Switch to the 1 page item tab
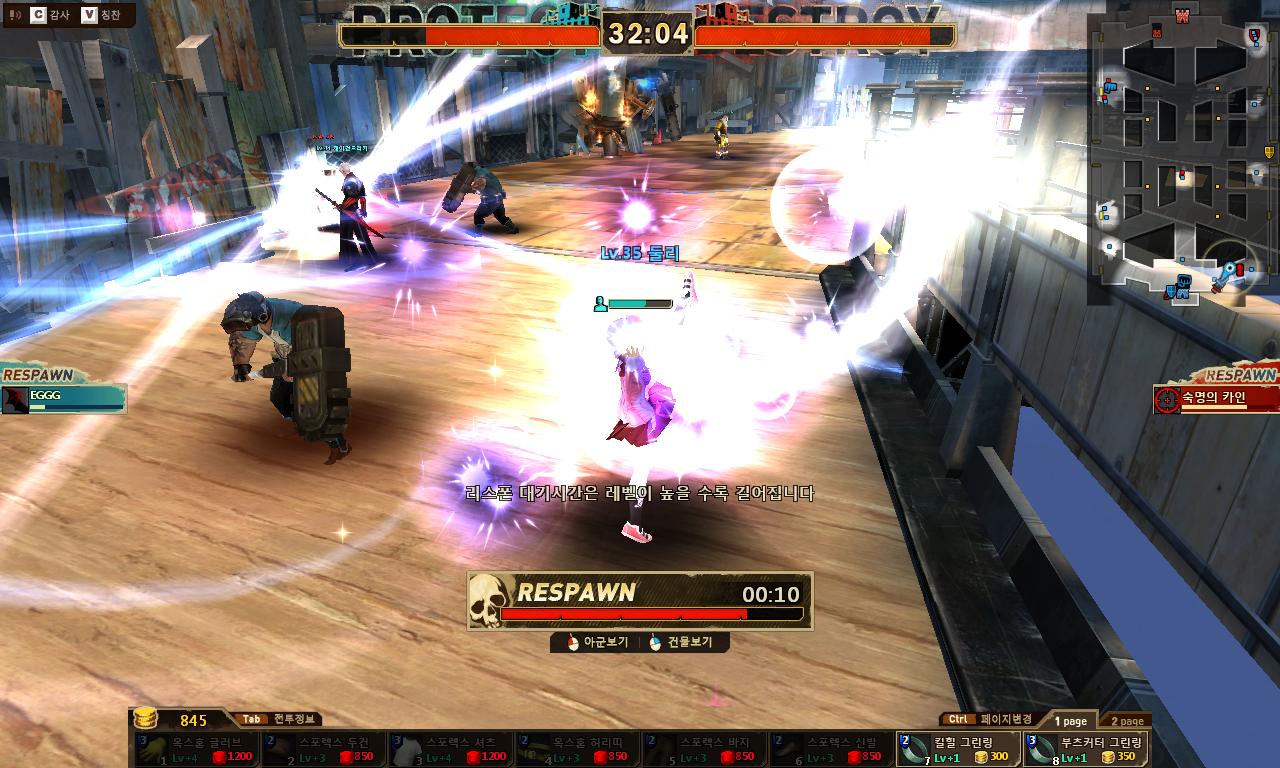The image size is (1280, 768). [1069, 720]
